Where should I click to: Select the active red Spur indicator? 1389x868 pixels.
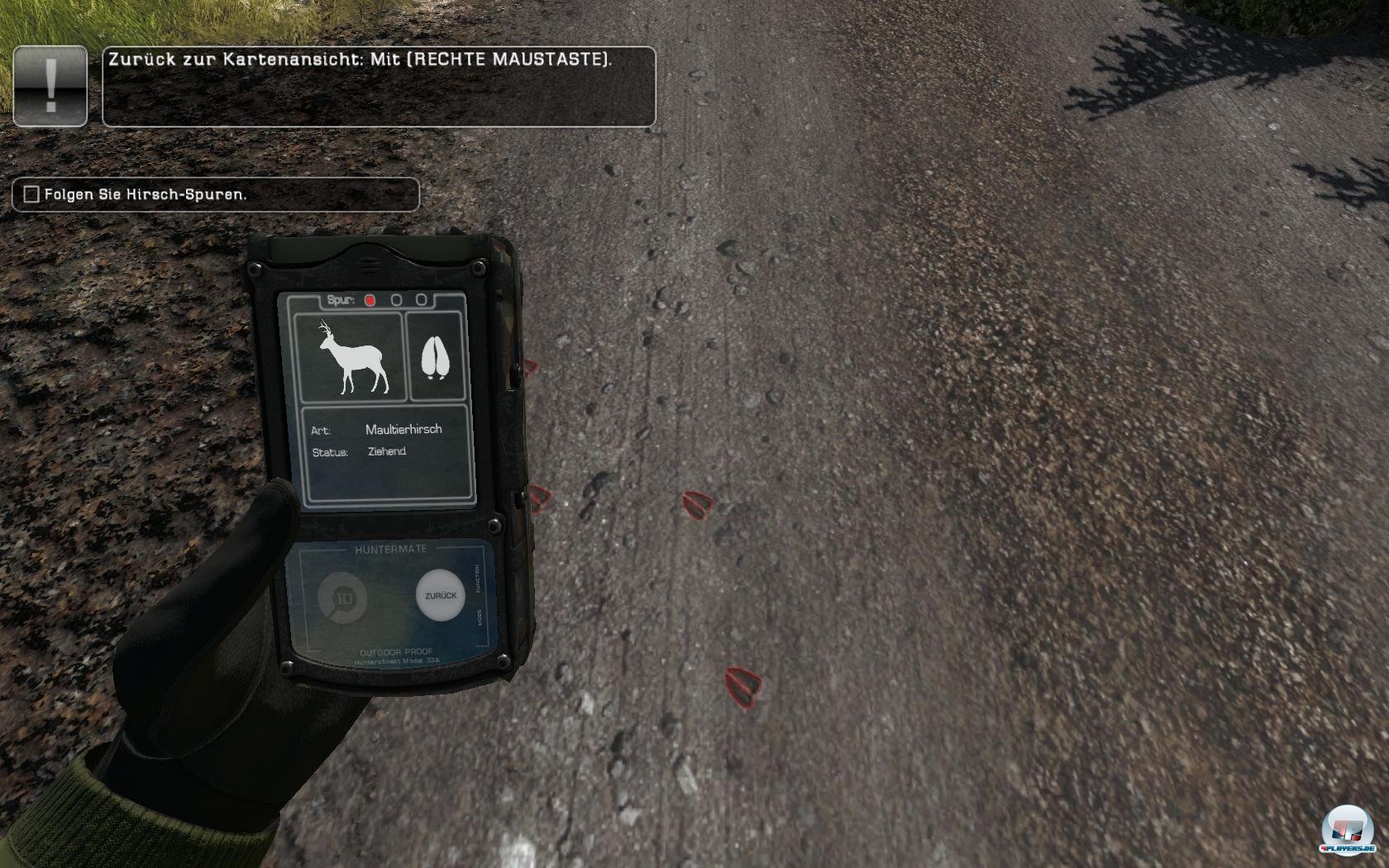pos(372,301)
